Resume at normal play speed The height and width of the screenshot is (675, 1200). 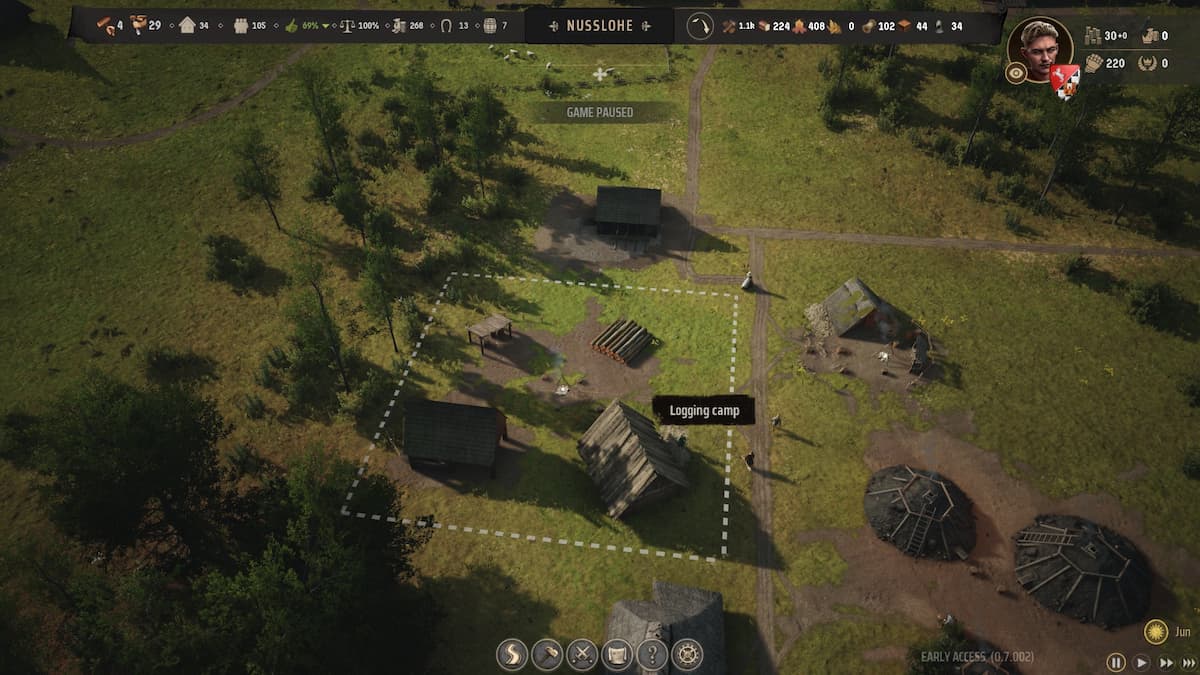coord(1141,662)
